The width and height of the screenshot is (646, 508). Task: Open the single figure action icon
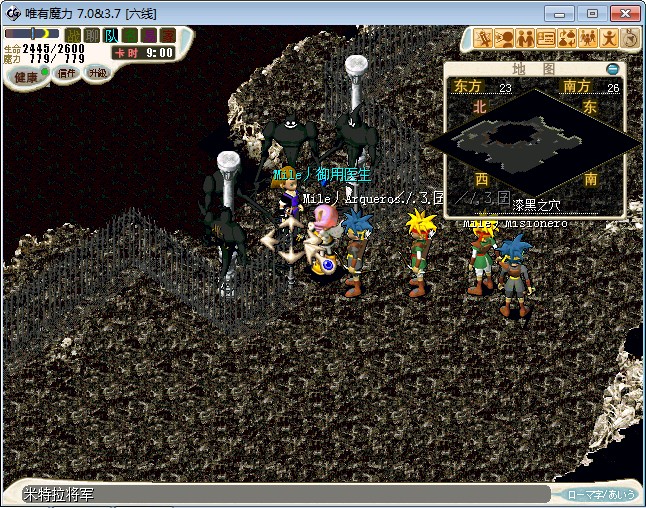(x=609, y=39)
